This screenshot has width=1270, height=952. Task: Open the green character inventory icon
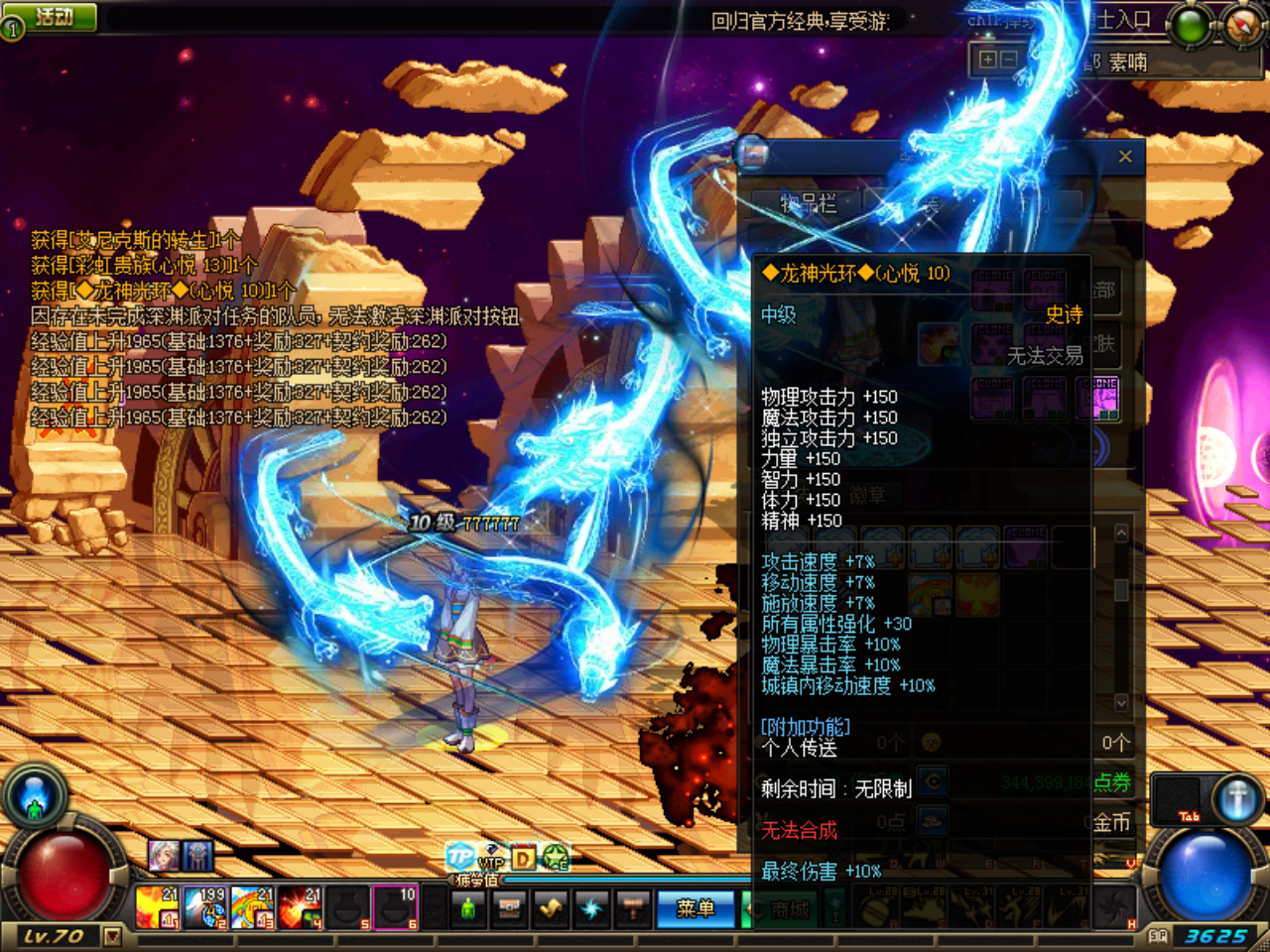pos(468,909)
